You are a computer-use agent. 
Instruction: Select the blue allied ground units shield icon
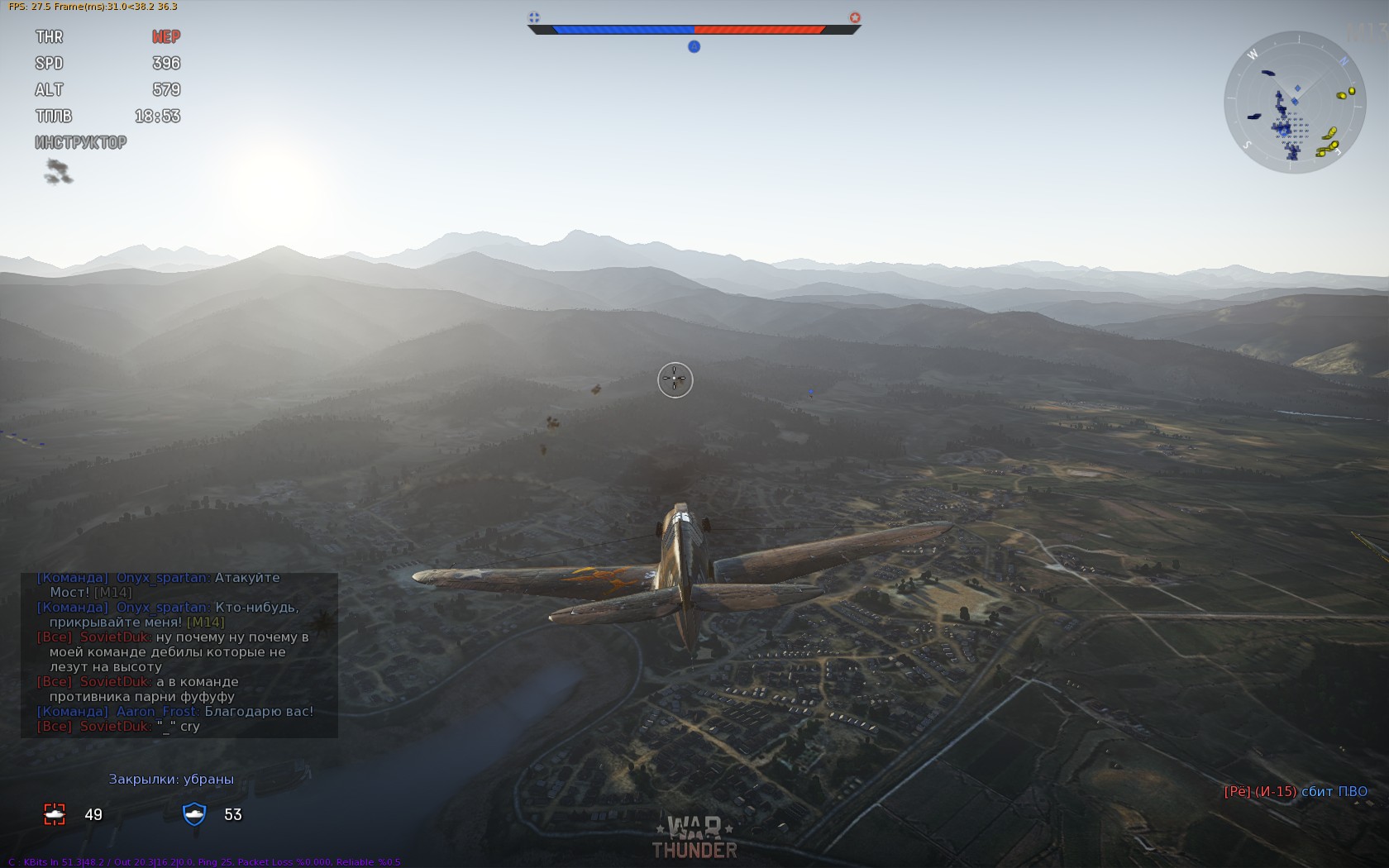pyautogui.click(x=194, y=814)
